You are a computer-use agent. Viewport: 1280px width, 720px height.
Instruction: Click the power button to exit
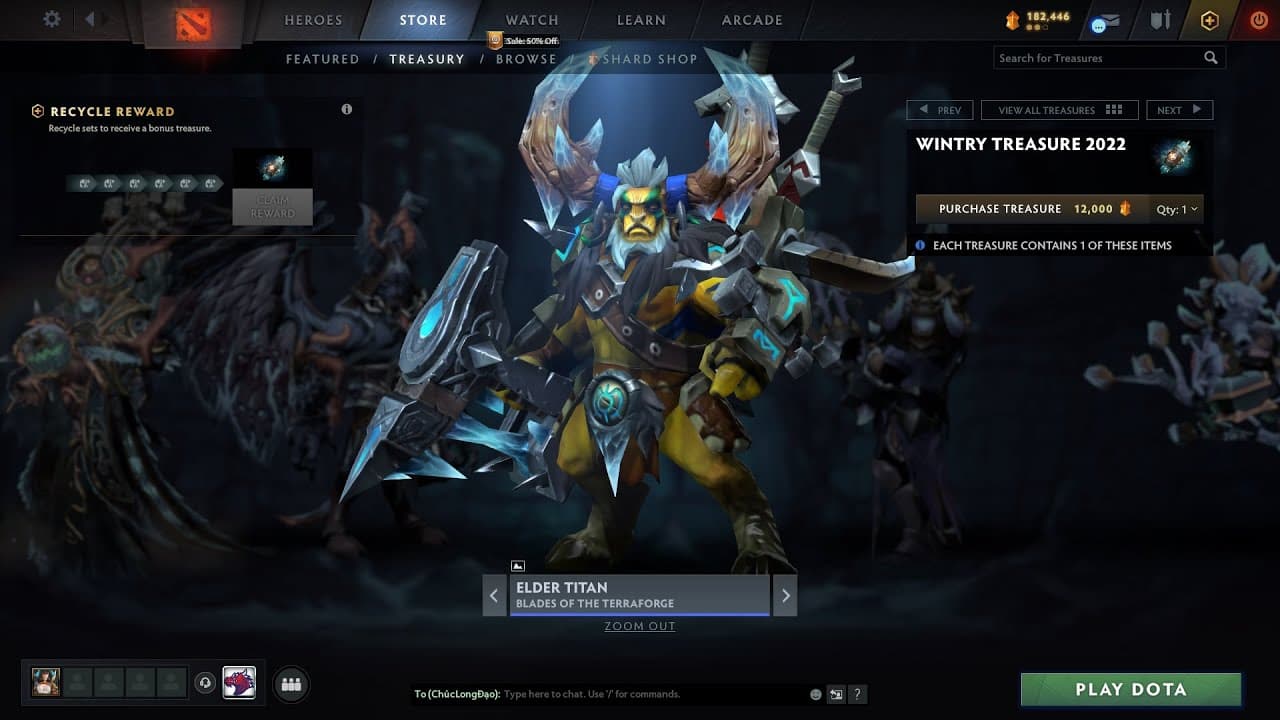(1258, 18)
